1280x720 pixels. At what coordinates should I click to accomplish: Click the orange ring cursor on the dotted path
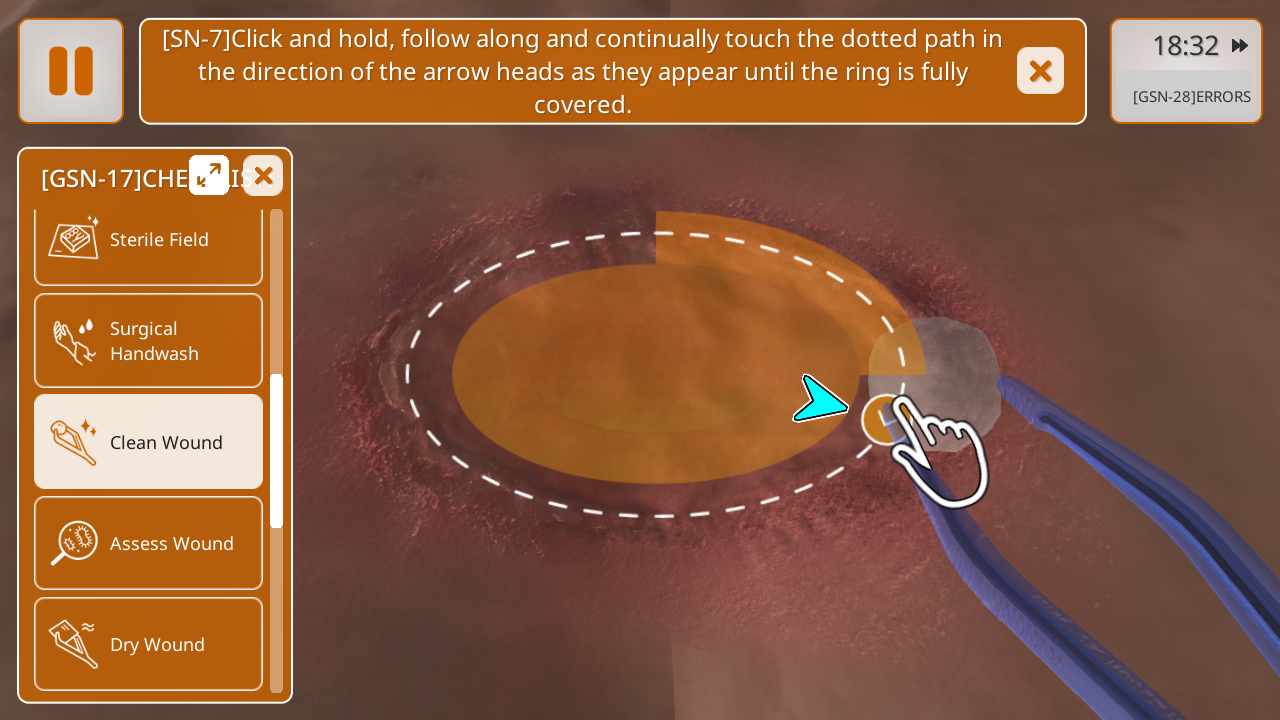point(883,419)
